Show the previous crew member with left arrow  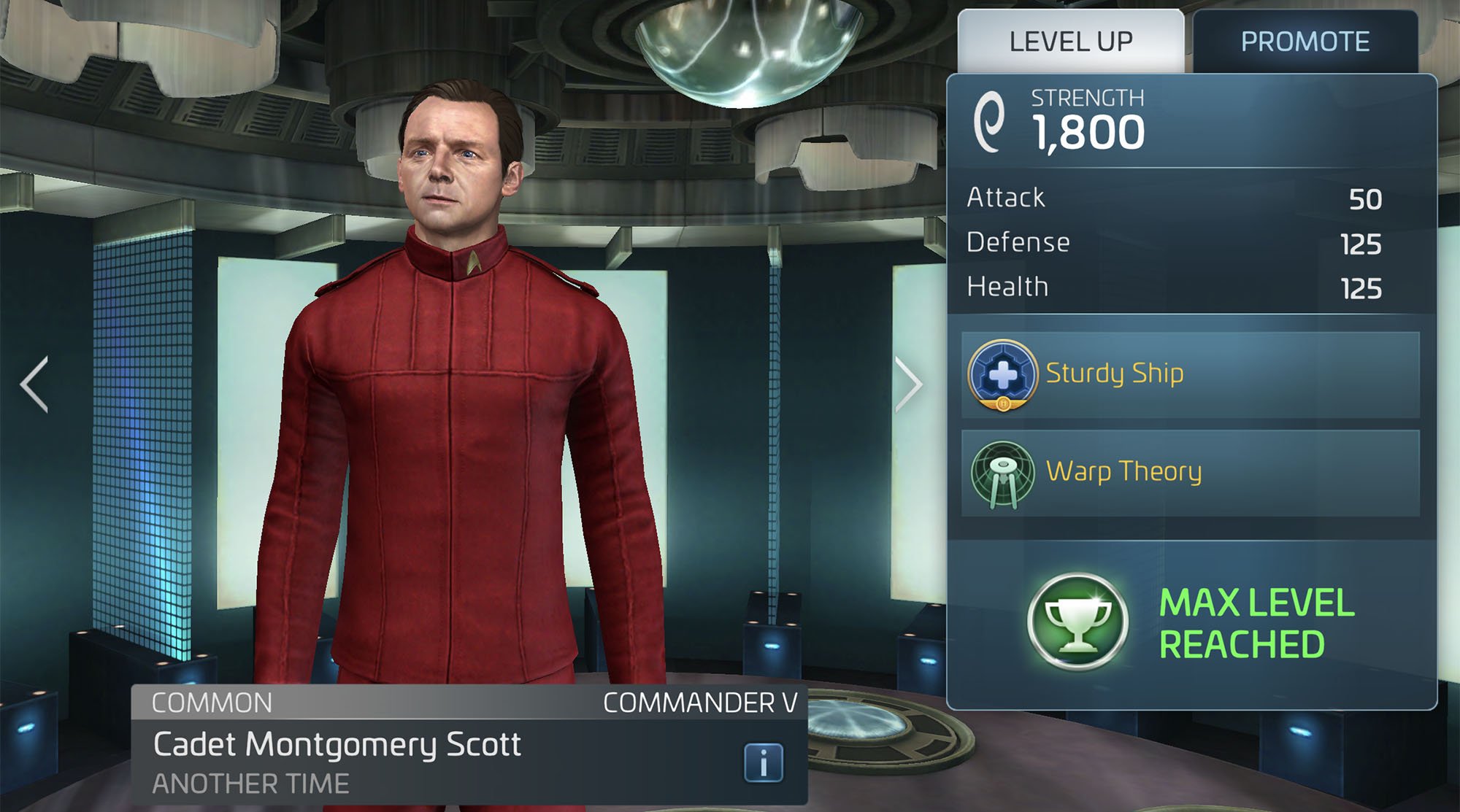32,384
